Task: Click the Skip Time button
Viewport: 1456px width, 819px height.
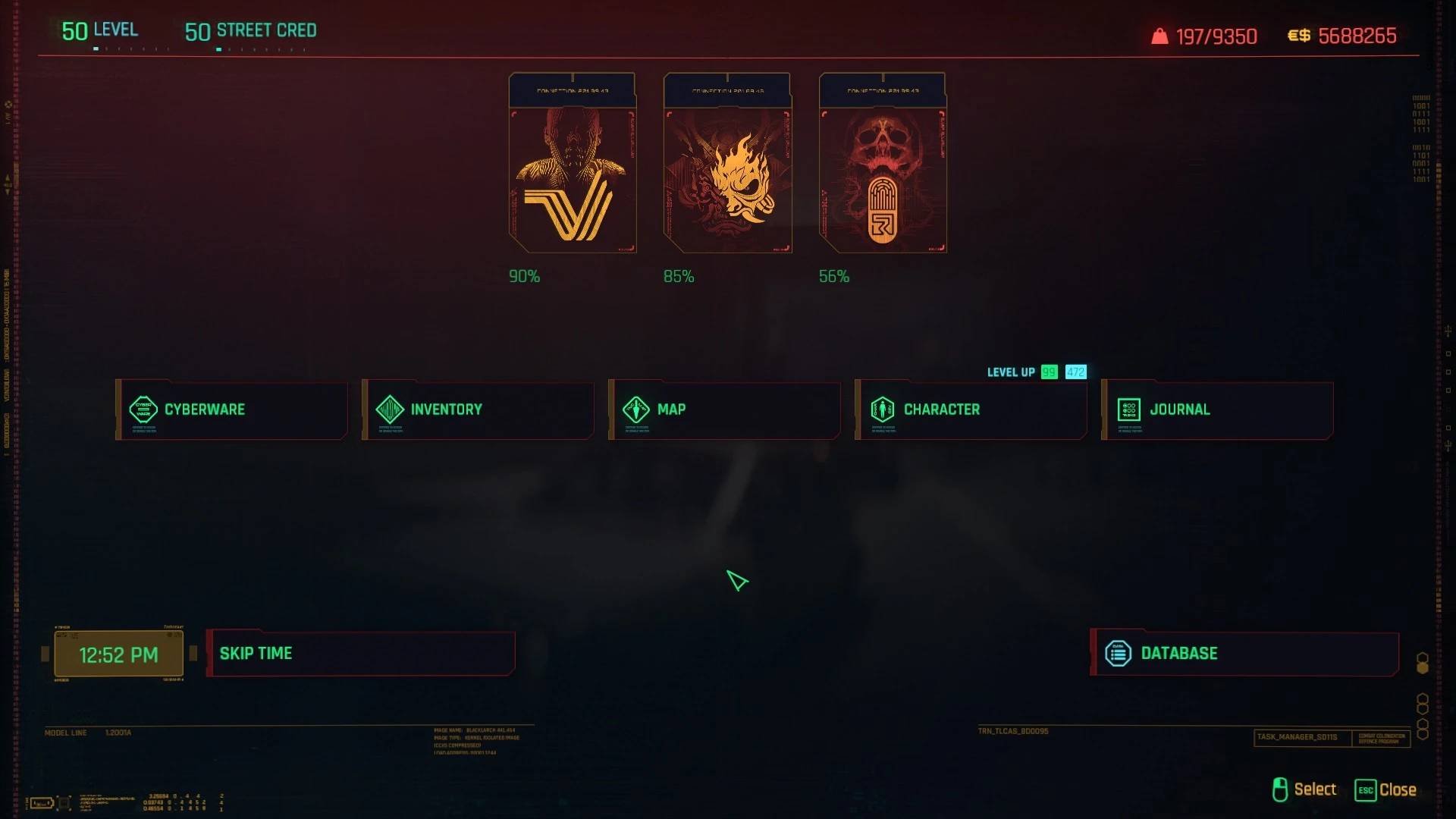Action: [x=360, y=653]
